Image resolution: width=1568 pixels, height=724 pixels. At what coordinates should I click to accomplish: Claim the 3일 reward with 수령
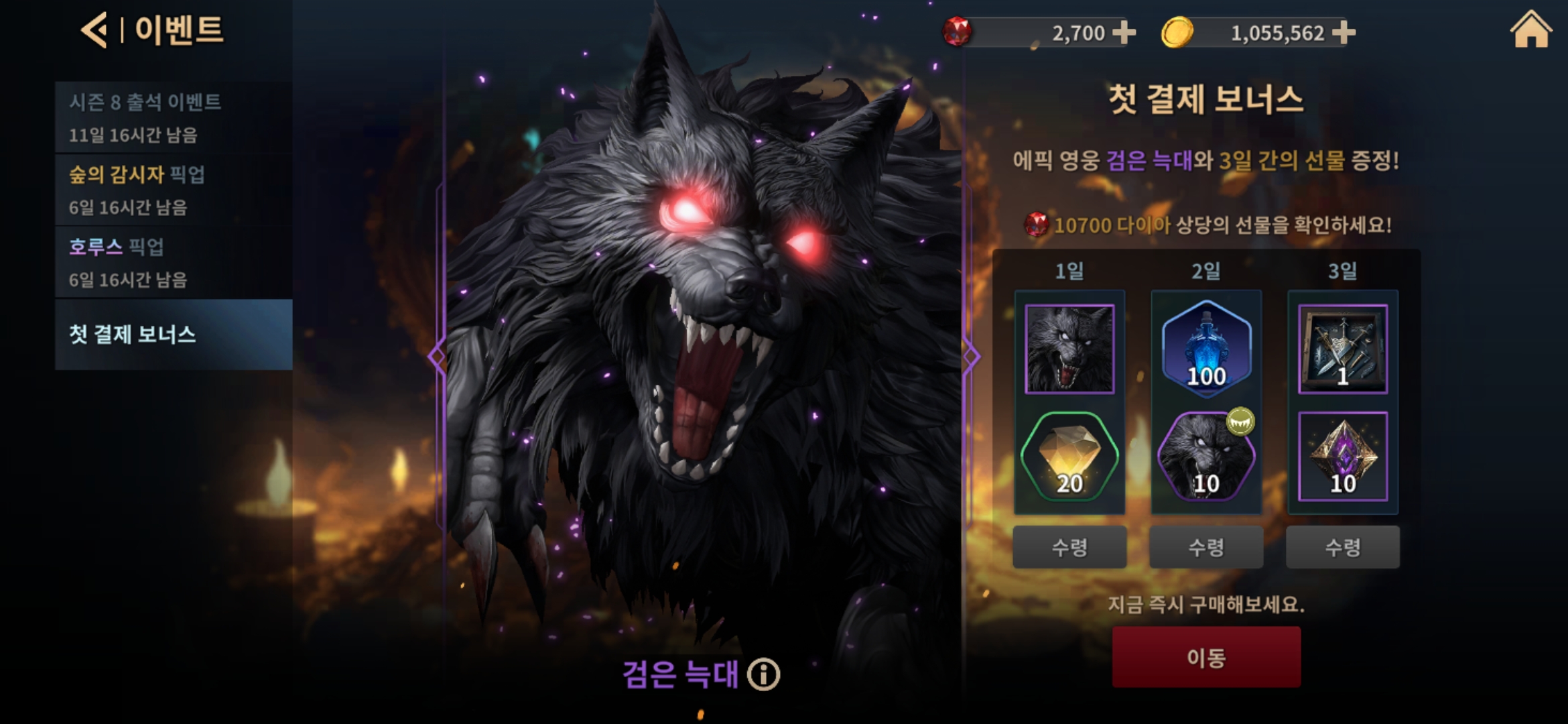point(1343,547)
